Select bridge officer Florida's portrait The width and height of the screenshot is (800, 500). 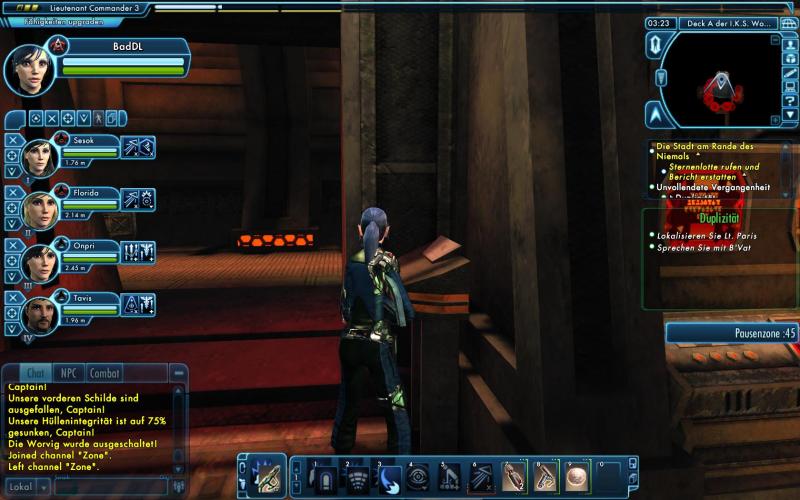click(x=40, y=209)
